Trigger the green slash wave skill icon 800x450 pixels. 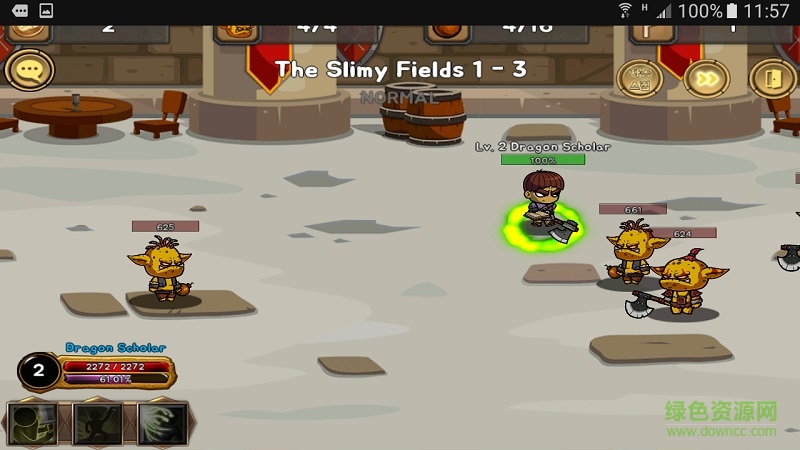pos(162,423)
